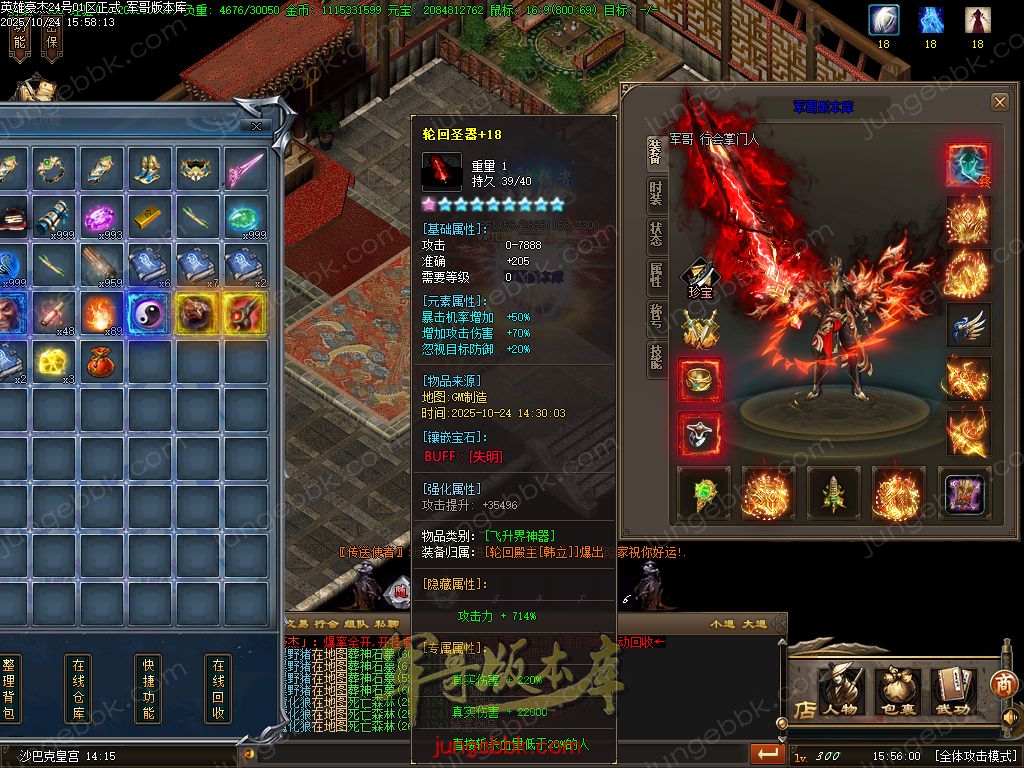Select the red pouch bag item

coord(100,361)
